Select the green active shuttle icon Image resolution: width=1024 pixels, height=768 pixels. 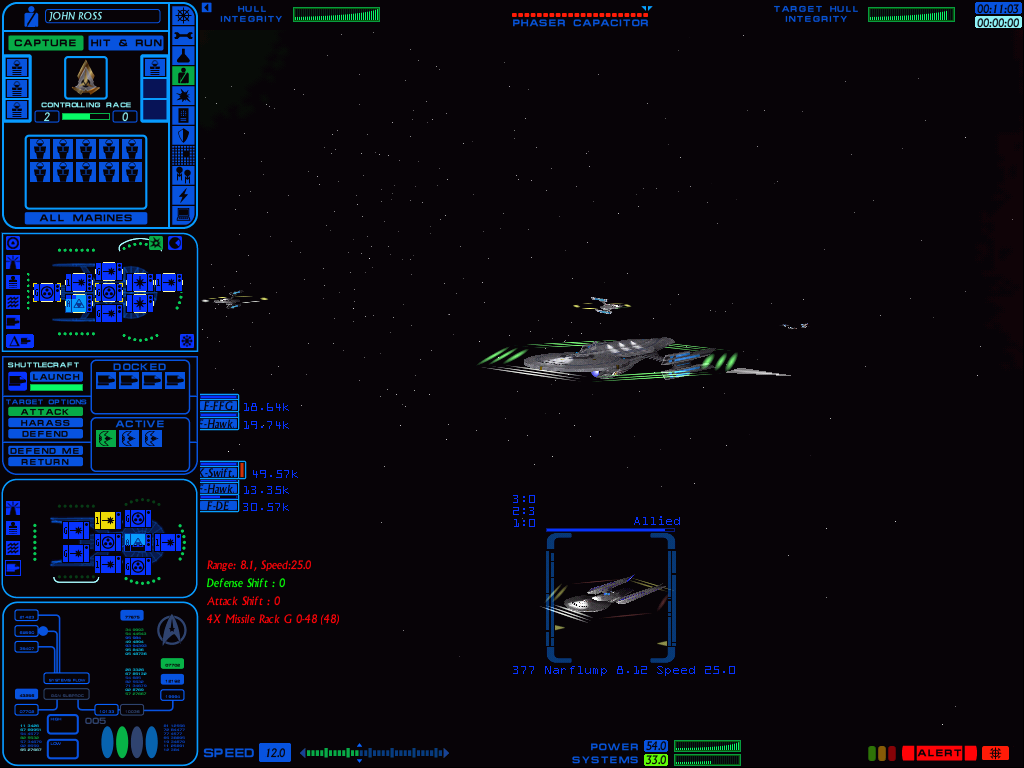coord(106,439)
